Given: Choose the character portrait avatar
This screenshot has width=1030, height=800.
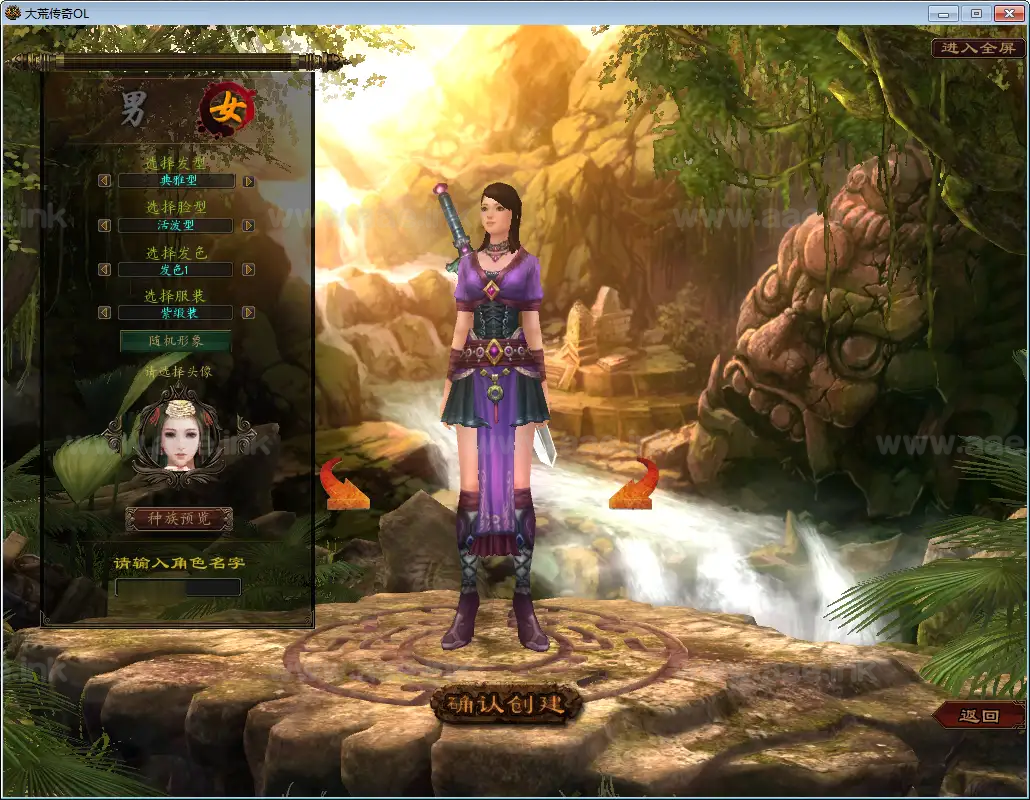Looking at the screenshot, I should click(x=179, y=432).
